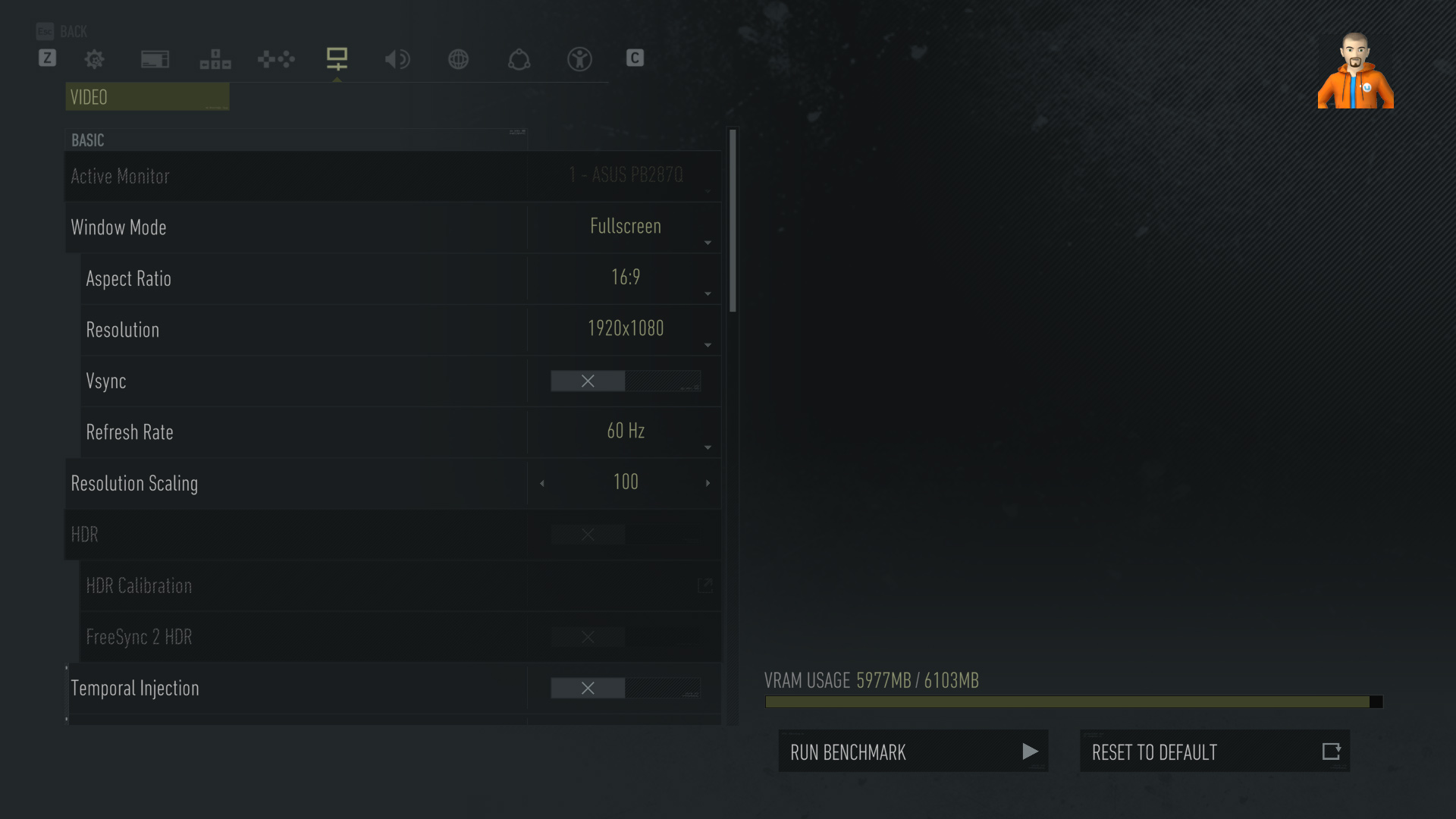Open the controller gamepad tab

pos(276,59)
